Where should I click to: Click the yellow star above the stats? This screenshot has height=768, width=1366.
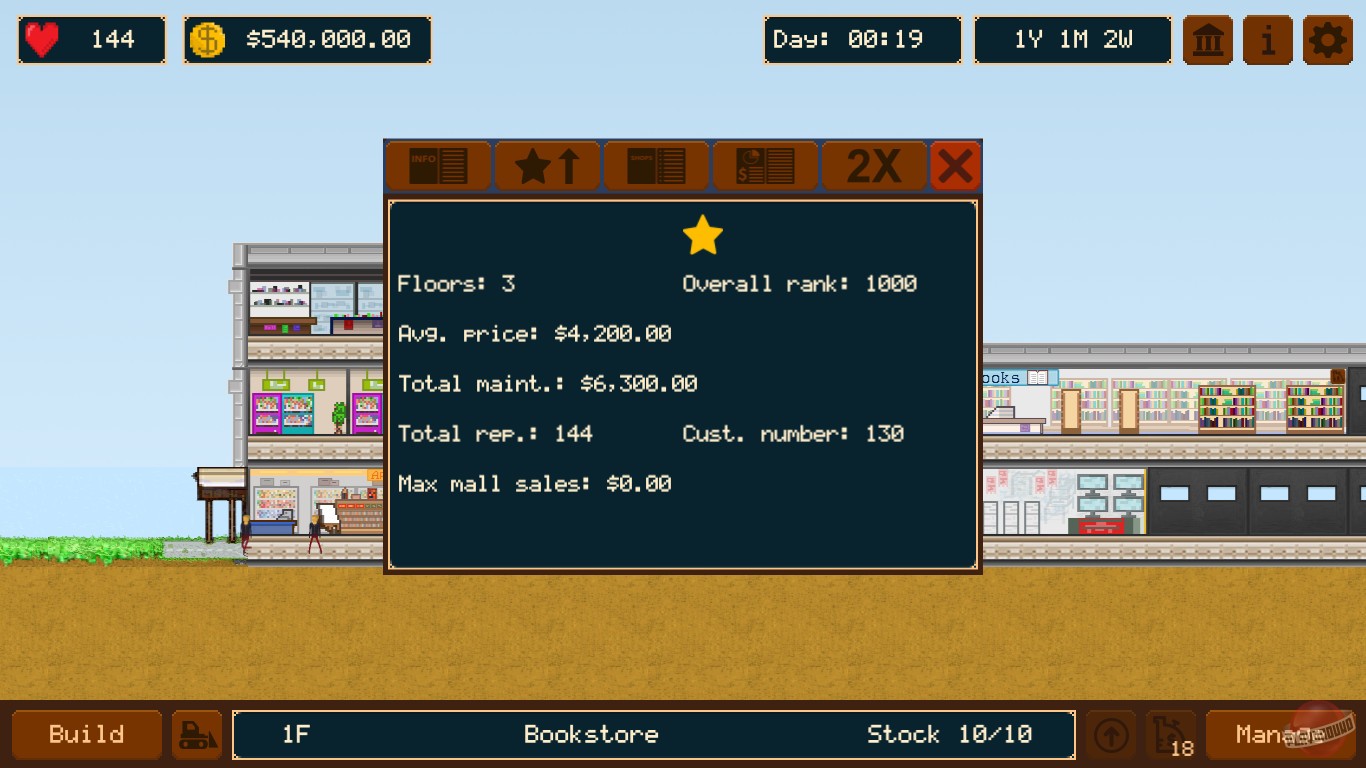pyautogui.click(x=702, y=234)
